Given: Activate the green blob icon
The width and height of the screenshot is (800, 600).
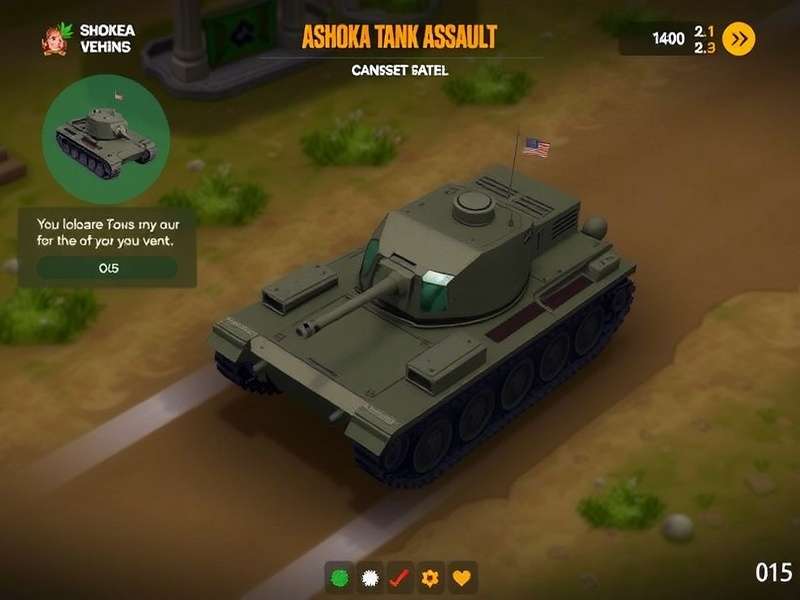Looking at the screenshot, I should [x=340, y=577].
